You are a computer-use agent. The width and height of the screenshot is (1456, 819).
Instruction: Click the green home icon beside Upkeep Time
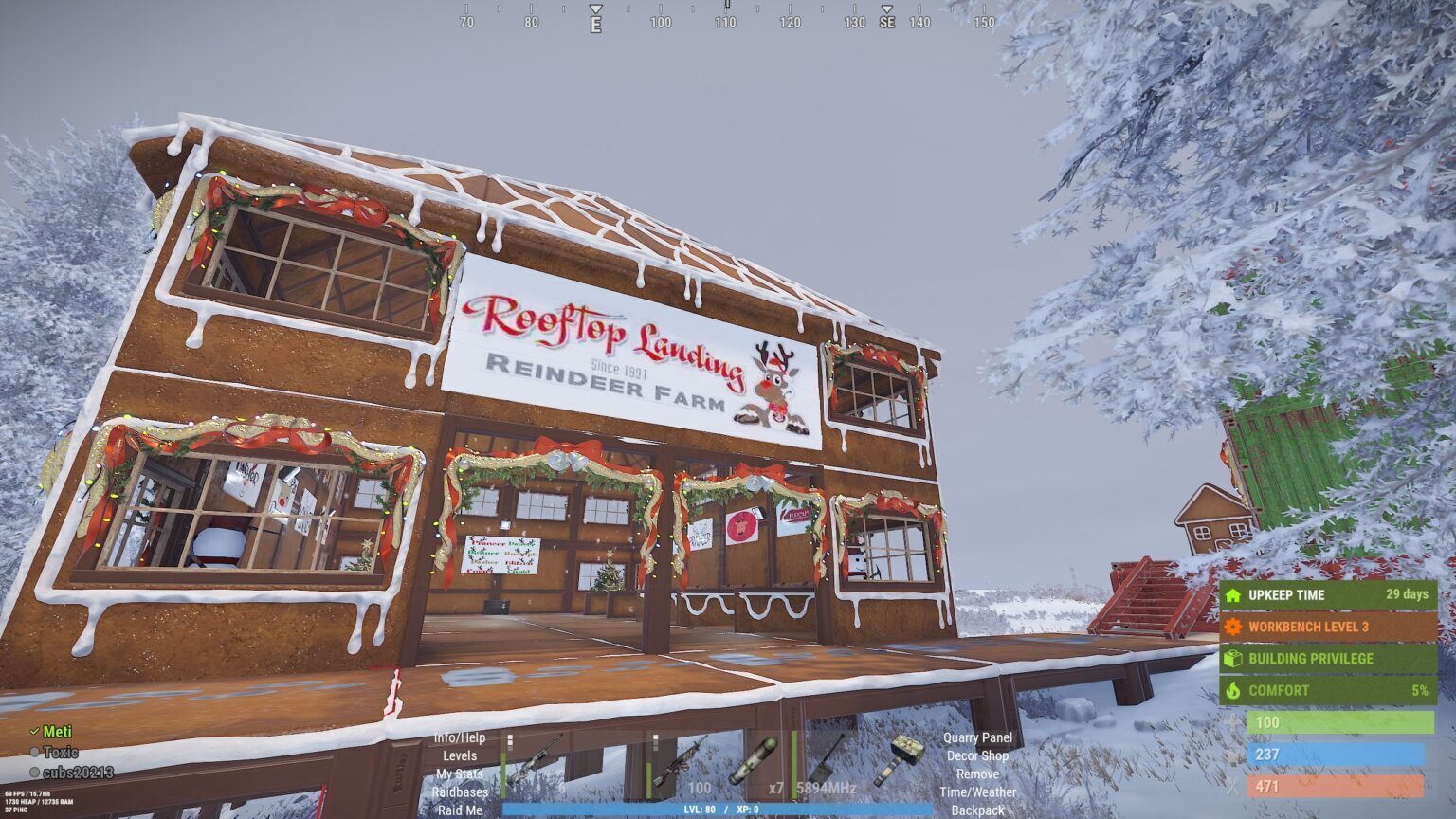pos(1231,596)
